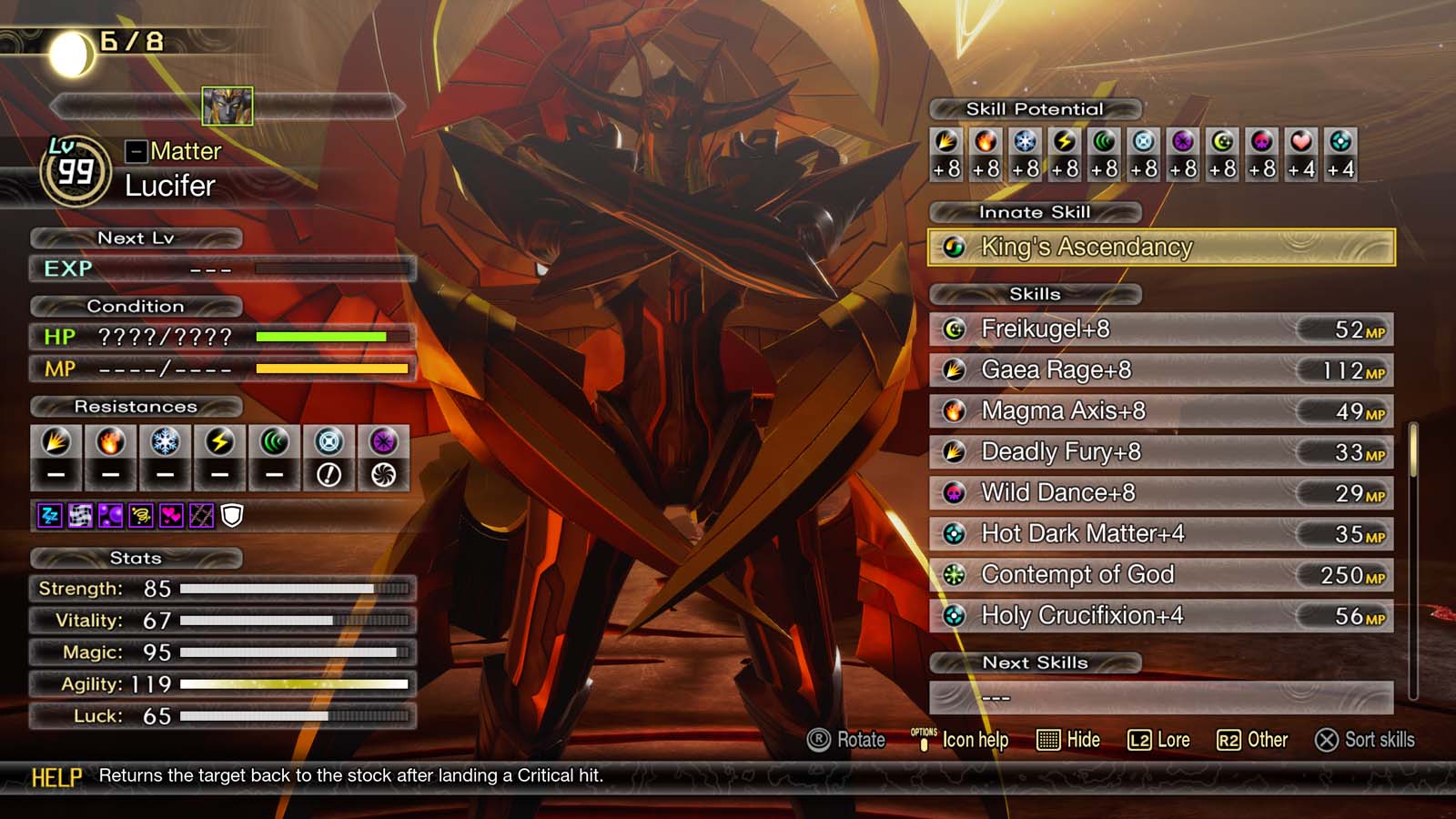
Task: Toggle Rotate view of Lucifer
Action: 846,740
